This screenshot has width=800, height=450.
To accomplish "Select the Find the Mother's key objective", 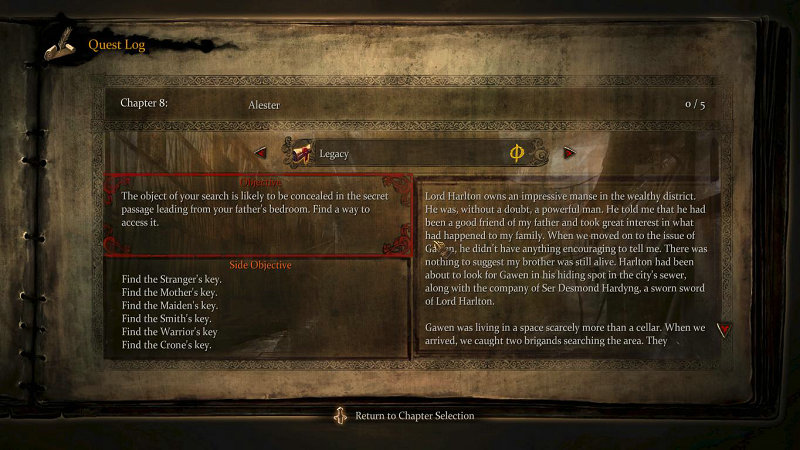I will point(169,292).
